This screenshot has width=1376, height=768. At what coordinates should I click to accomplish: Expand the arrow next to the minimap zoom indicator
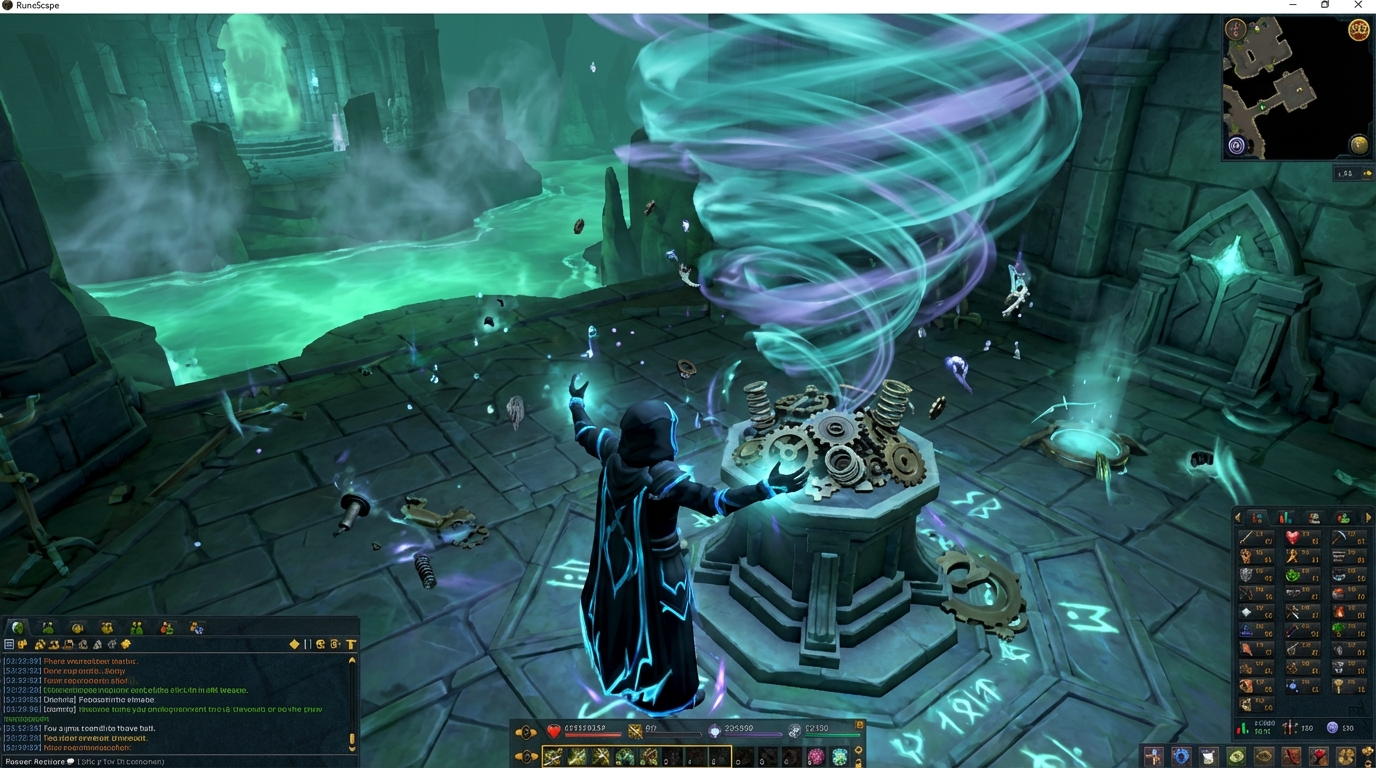click(1366, 172)
